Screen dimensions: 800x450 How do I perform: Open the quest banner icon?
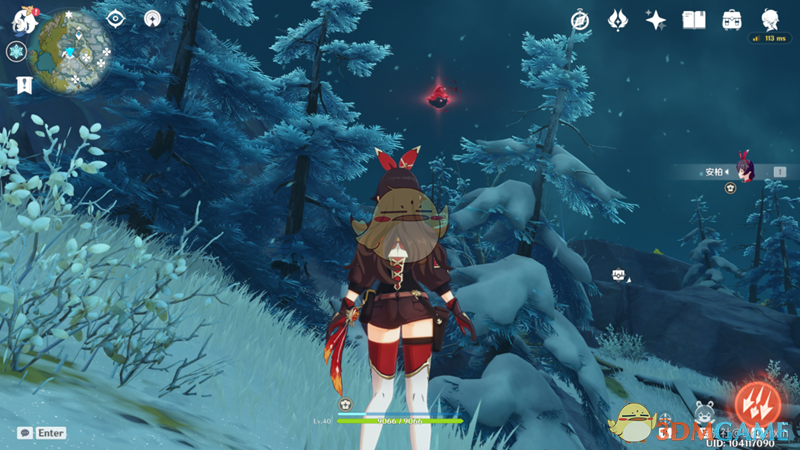pos(24,85)
